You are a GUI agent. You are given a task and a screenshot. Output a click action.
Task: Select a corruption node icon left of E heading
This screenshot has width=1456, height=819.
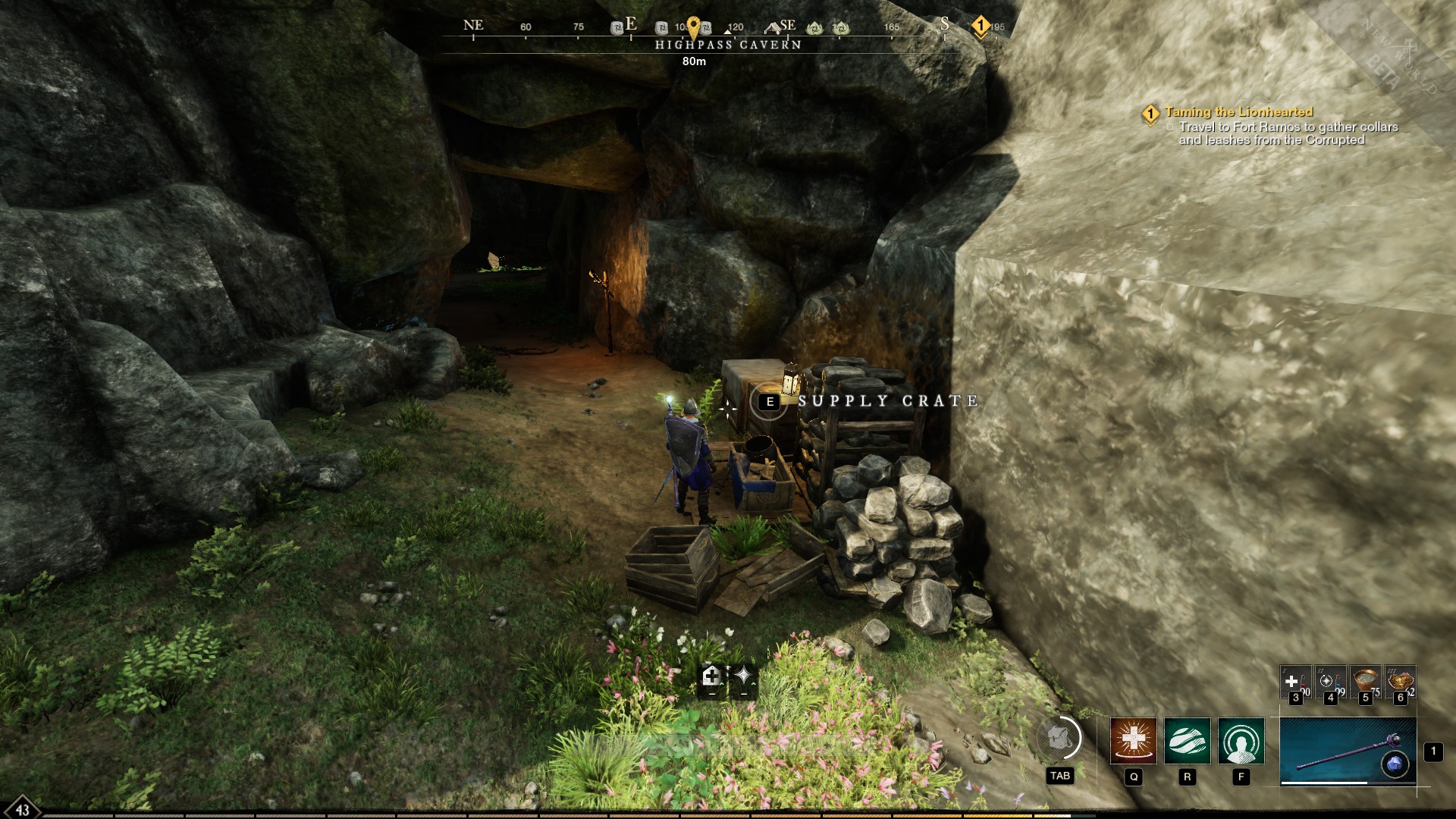coord(616,28)
